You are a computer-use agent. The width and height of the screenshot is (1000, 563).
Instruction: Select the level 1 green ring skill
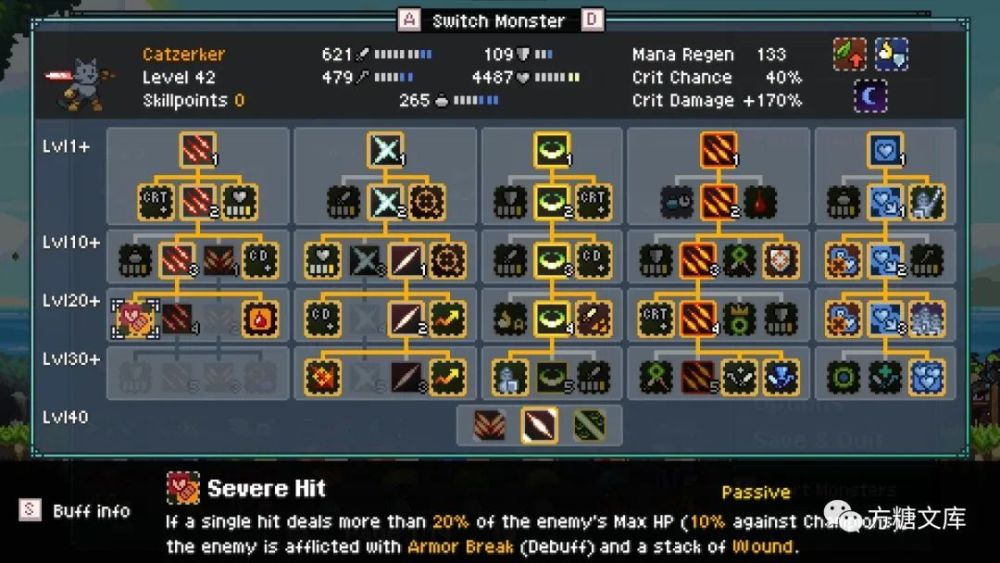pos(552,149)
